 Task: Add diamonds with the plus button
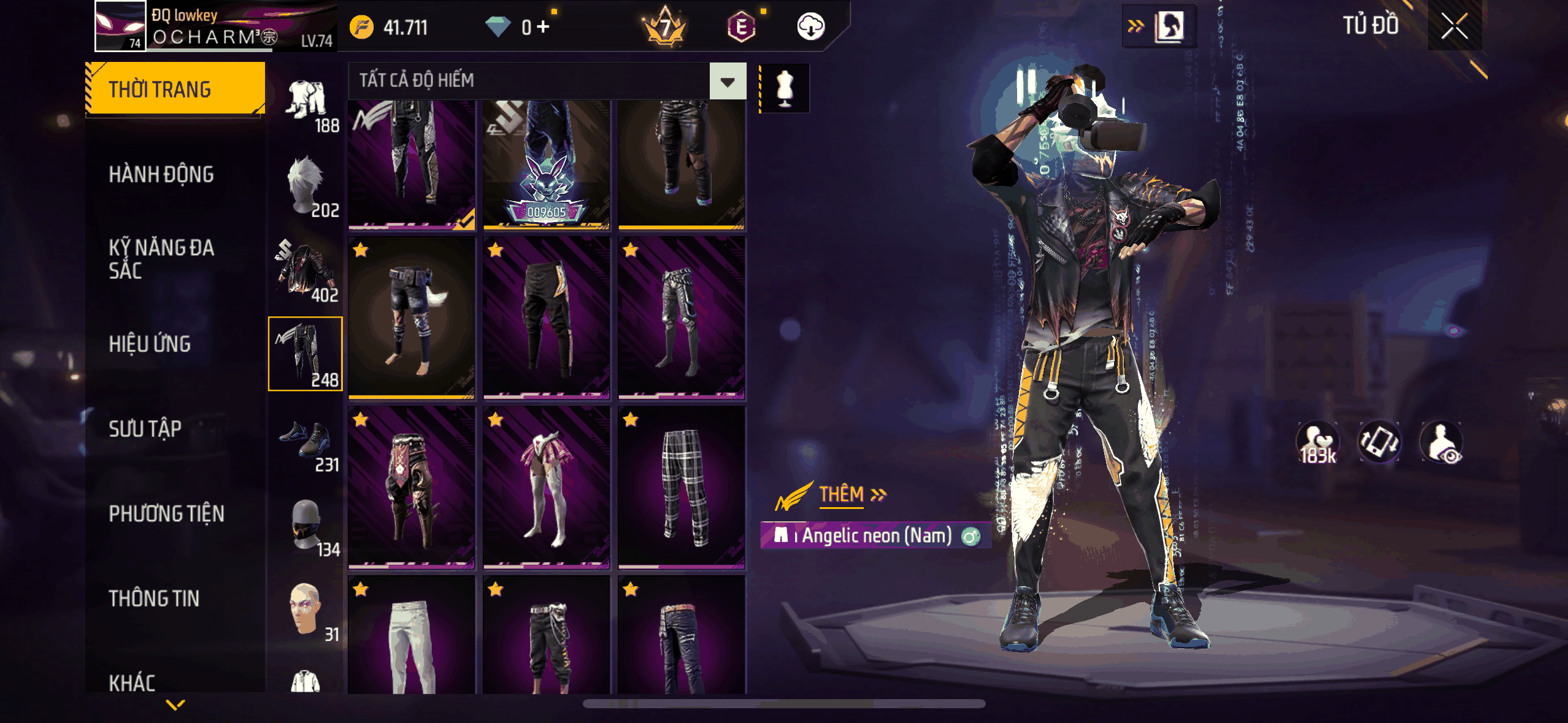point(542,27)
